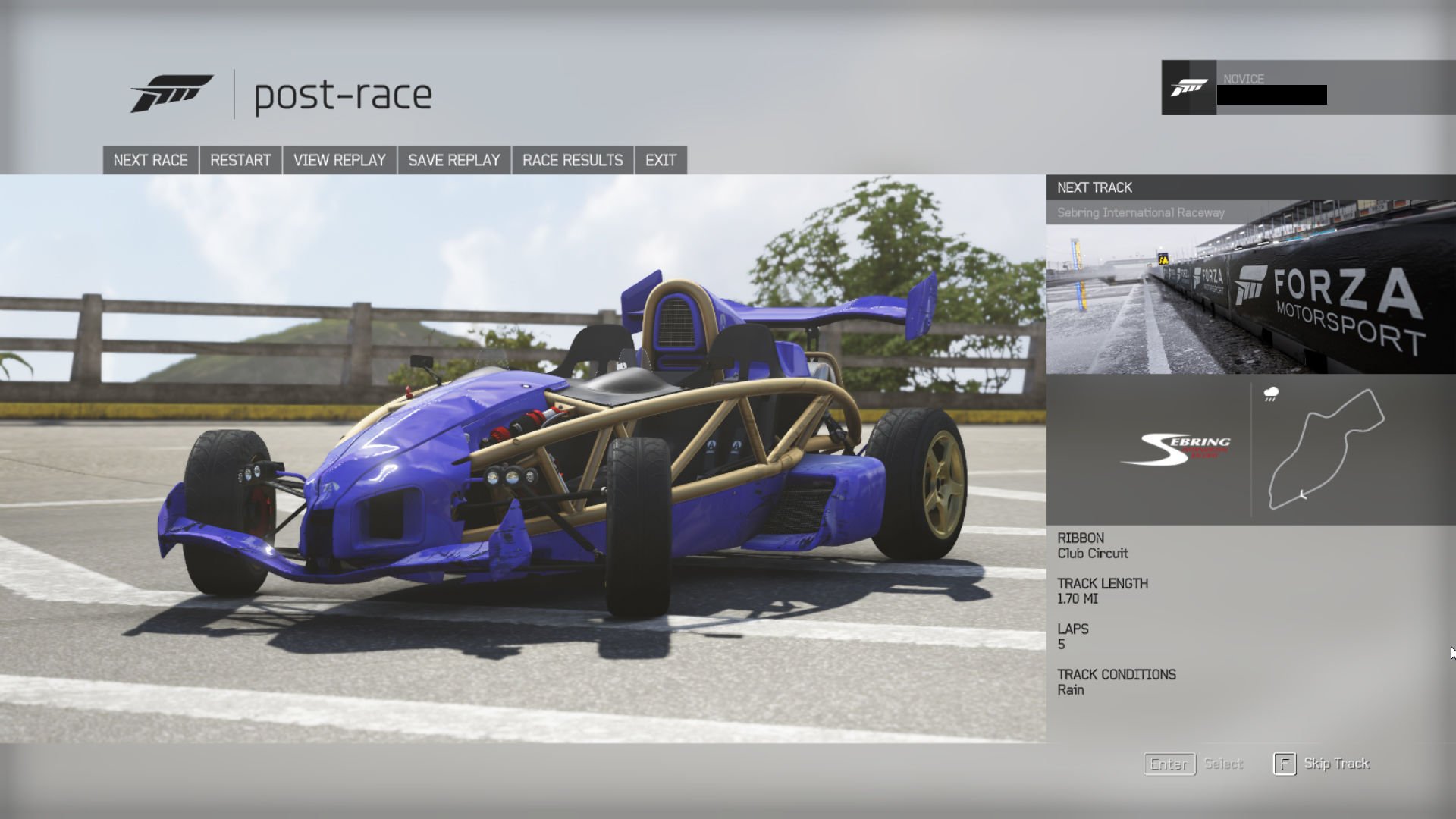1456x819 pixels.
Task: Open the NEXT TRACK panel header
Action: pyautogui.click(x=1094, y=187)
